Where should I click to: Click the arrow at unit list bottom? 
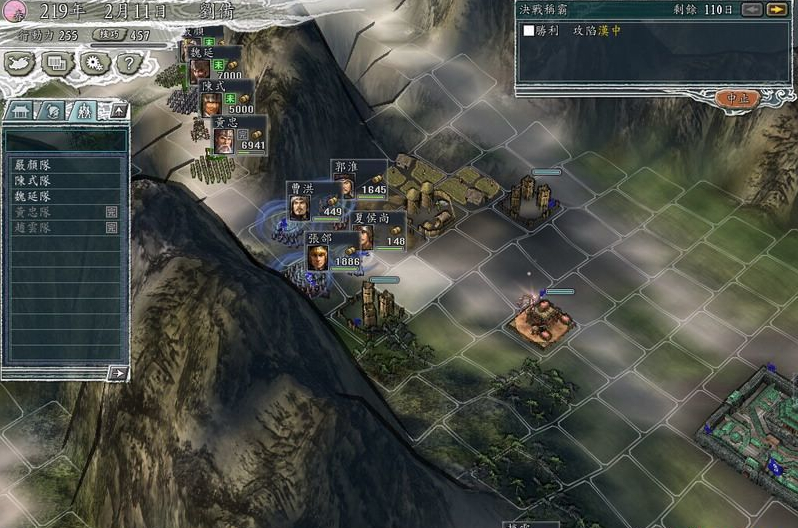click(118, 373)
